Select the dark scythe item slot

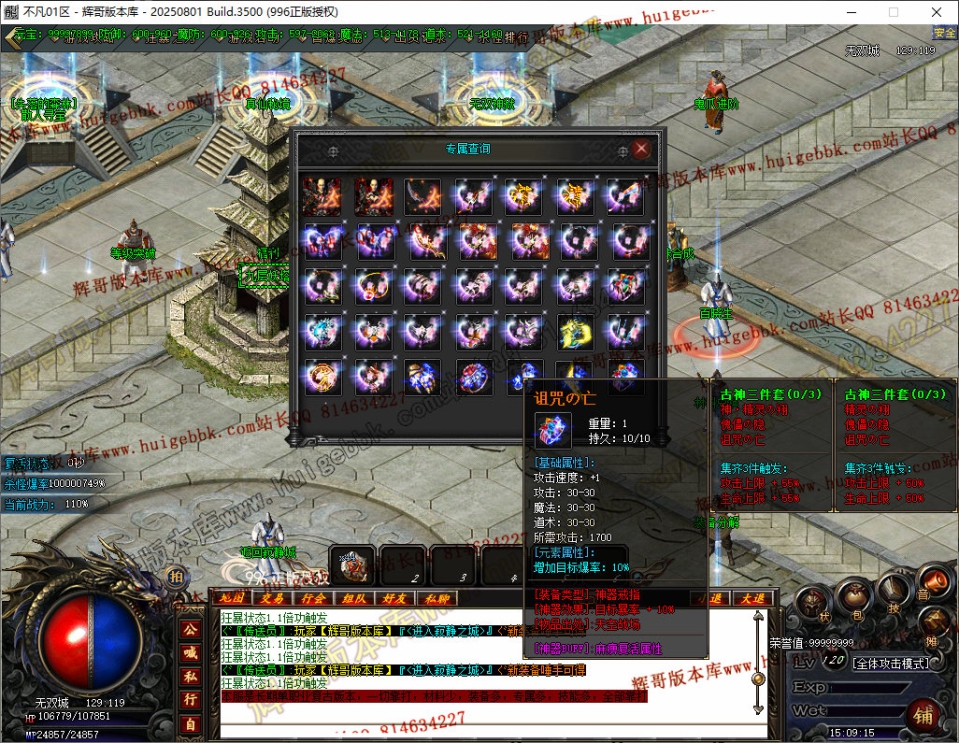tap(423, 197)
